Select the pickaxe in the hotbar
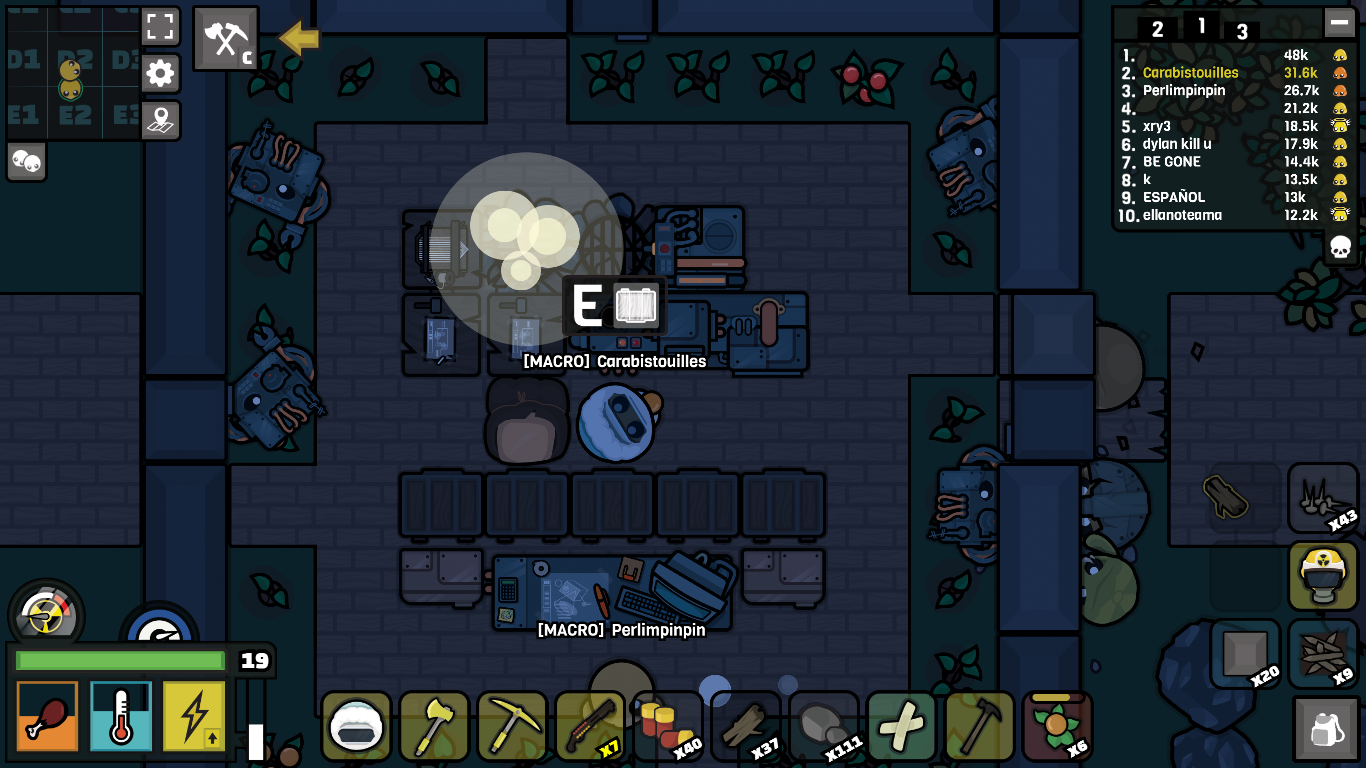 (x=511, y=726)
